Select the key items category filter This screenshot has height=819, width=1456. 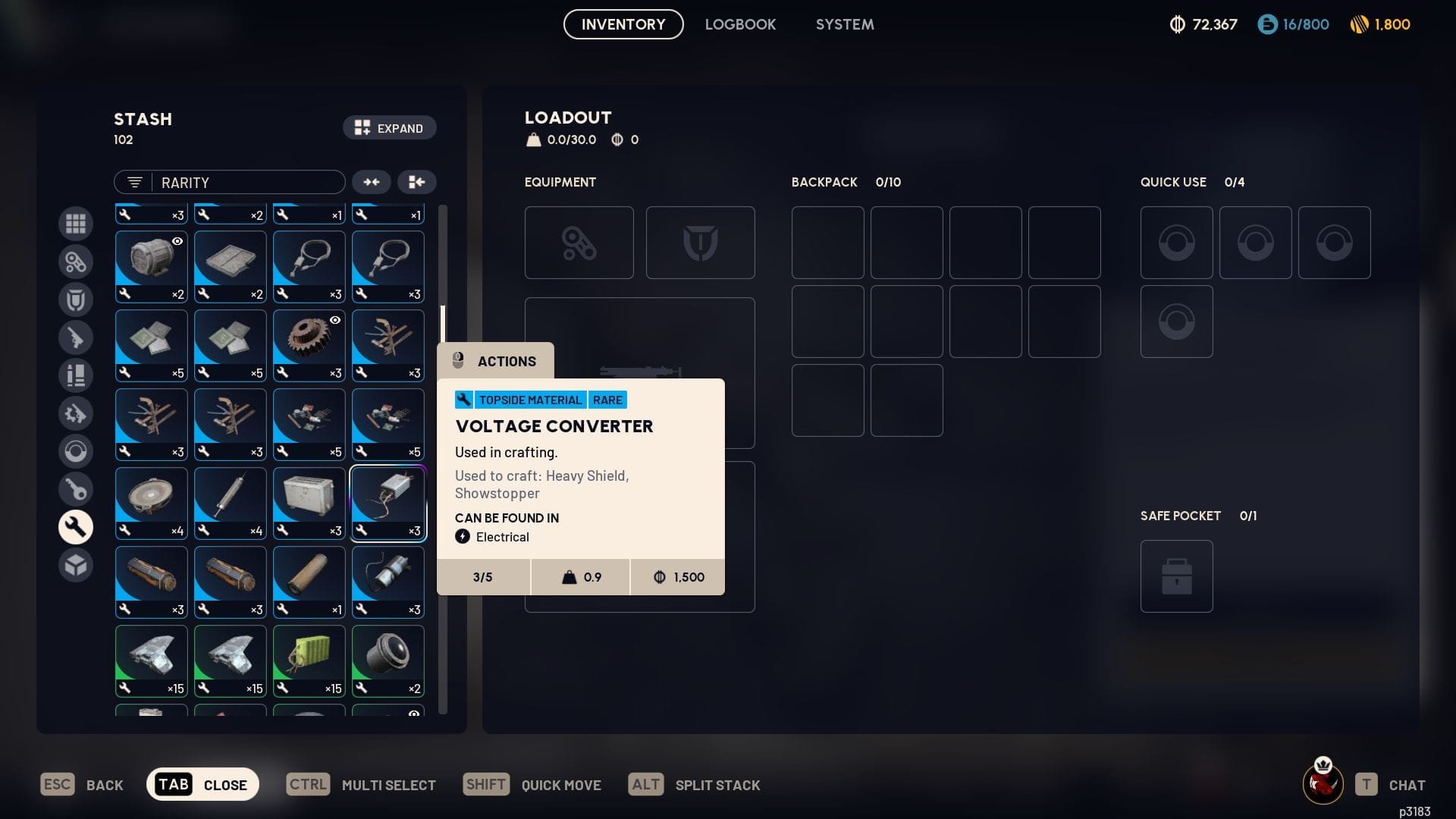(76, 489)
